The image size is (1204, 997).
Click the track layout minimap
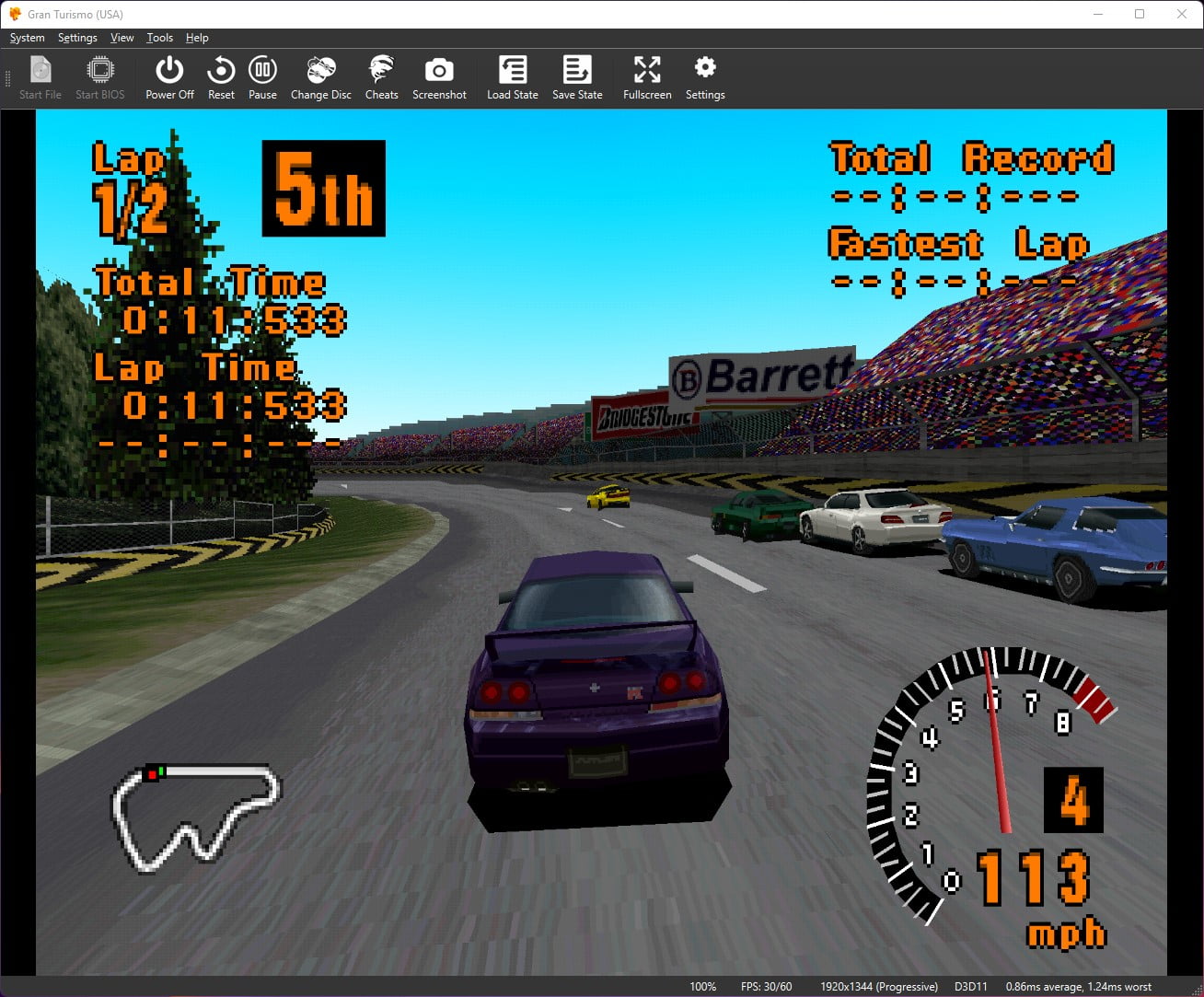pos(195,817)
